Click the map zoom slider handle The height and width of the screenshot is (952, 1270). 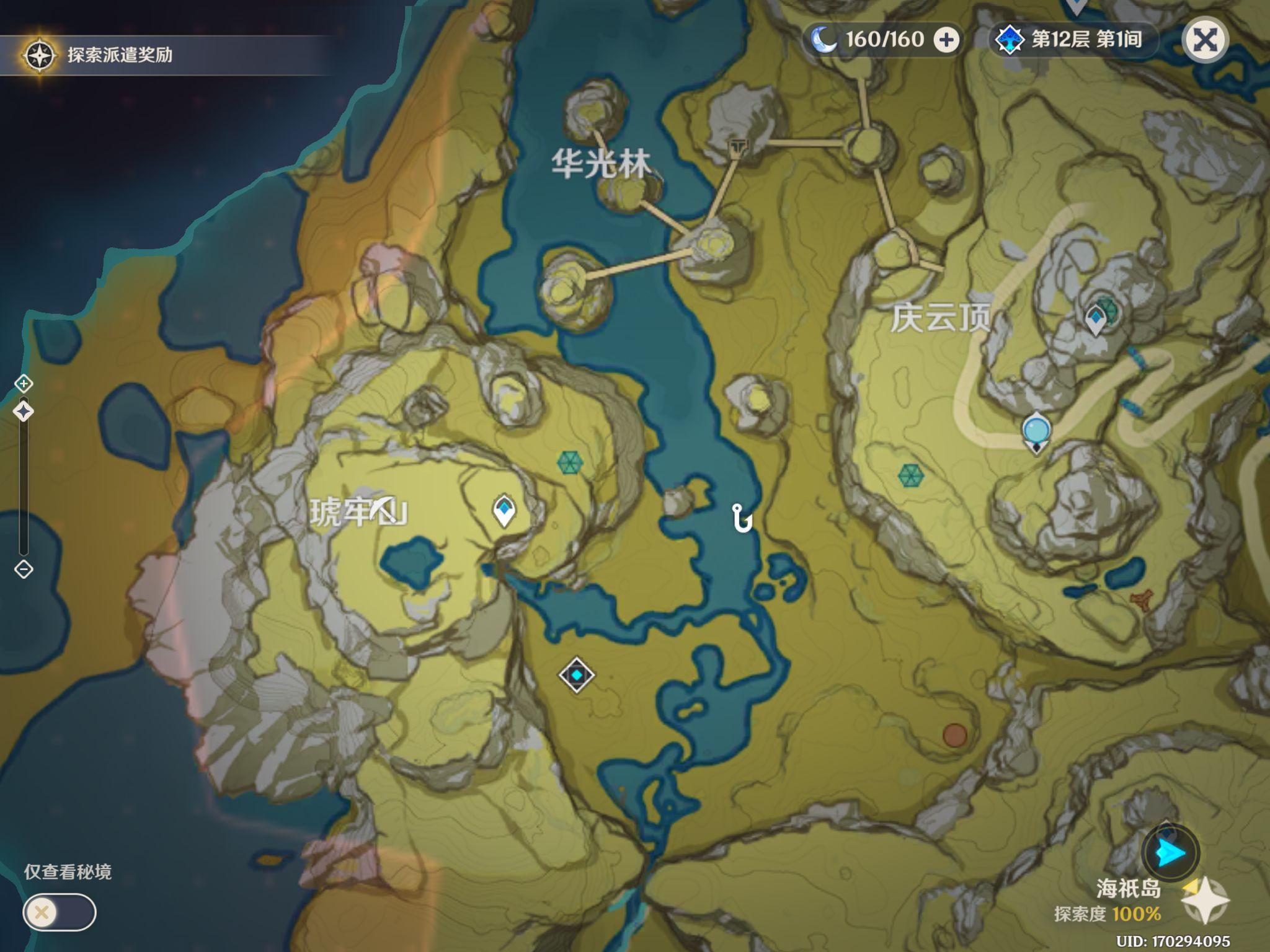(x=24, y=411)
